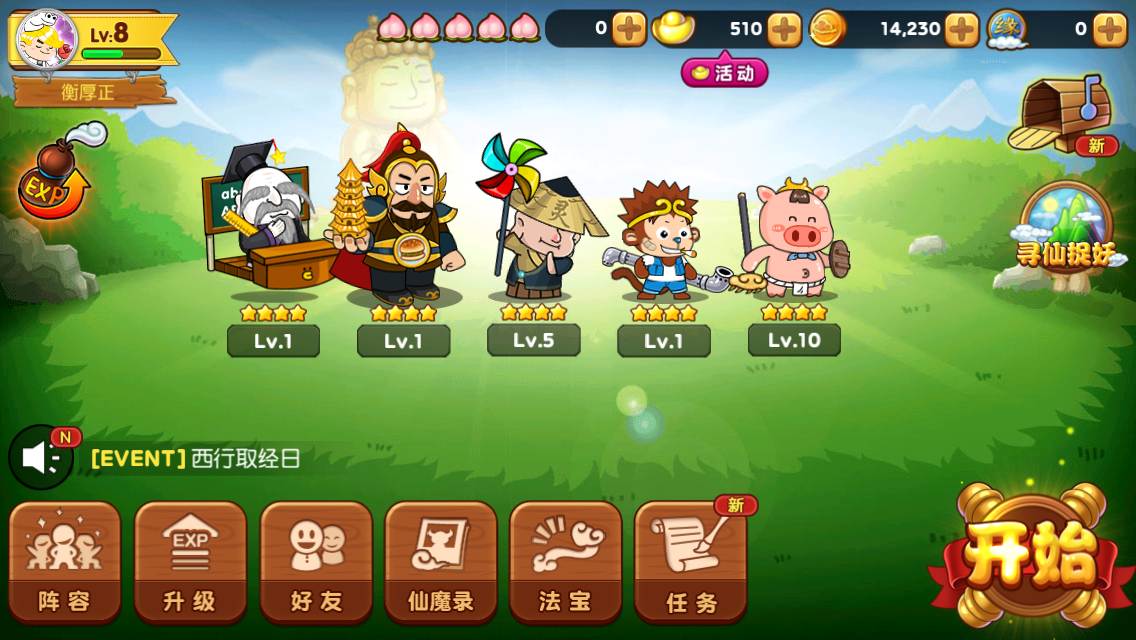Image resolution: width=1136 pixels, height=640 pixels.
Task: Open the 西行取经日 event announcement
Action: [245, 459]
